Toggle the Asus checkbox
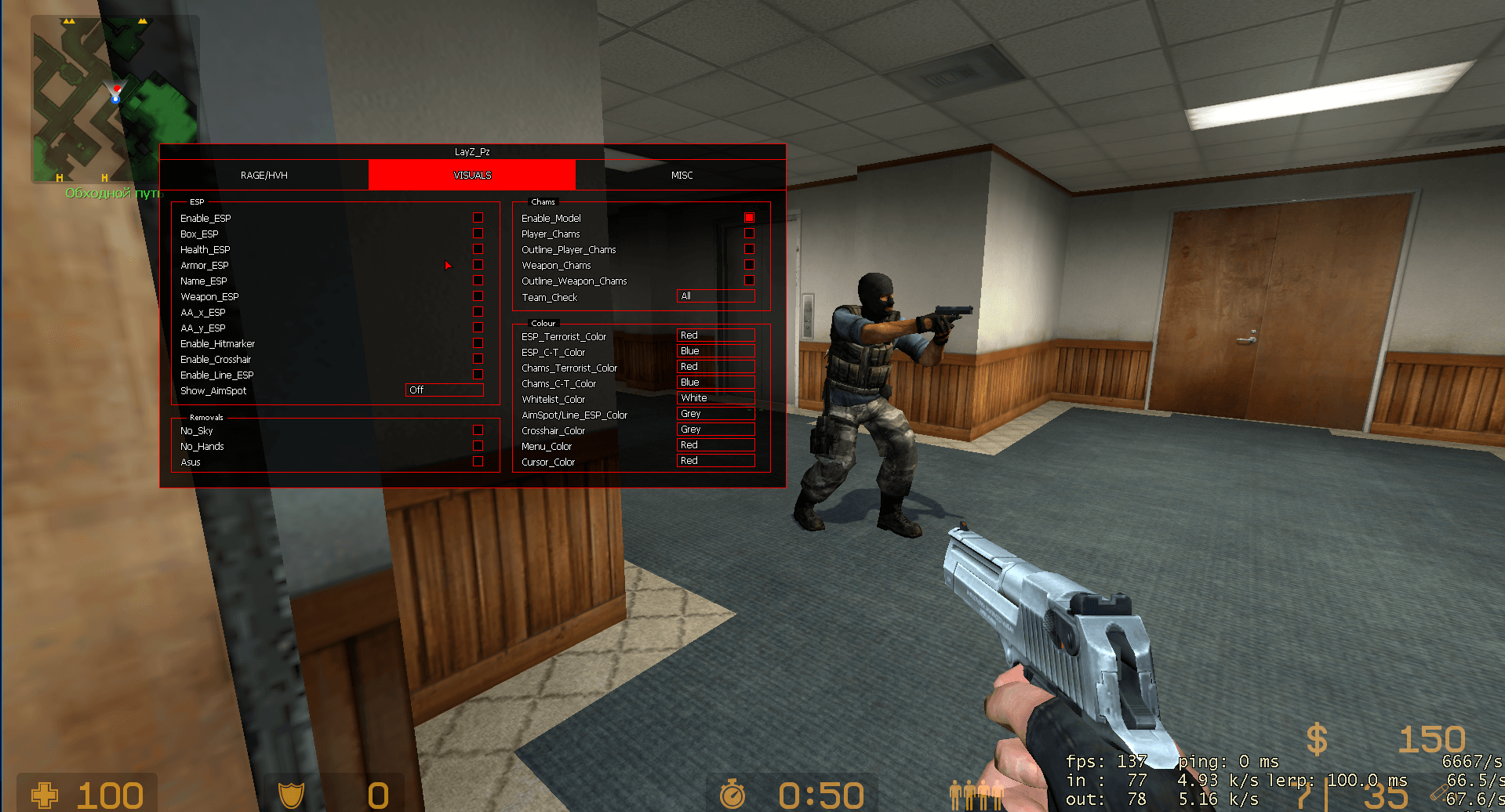 click(x=478, y=462)
